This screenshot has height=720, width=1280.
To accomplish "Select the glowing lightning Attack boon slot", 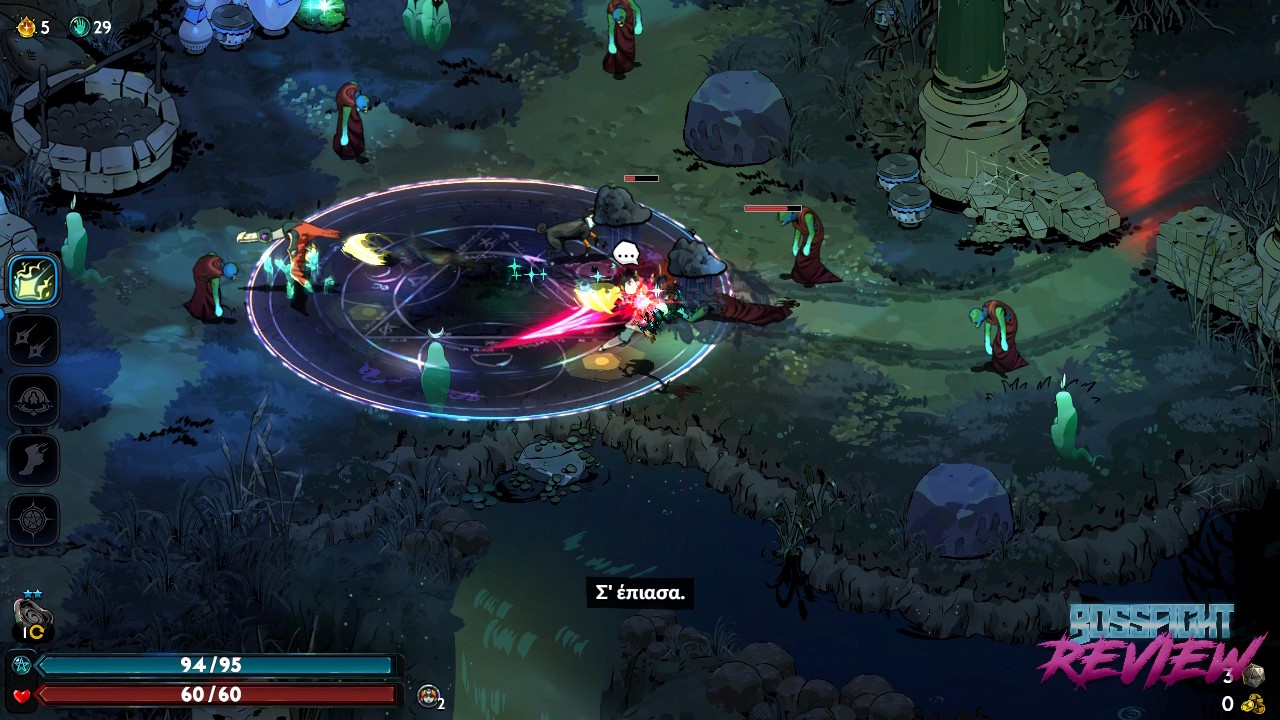I will coord(34,280).
